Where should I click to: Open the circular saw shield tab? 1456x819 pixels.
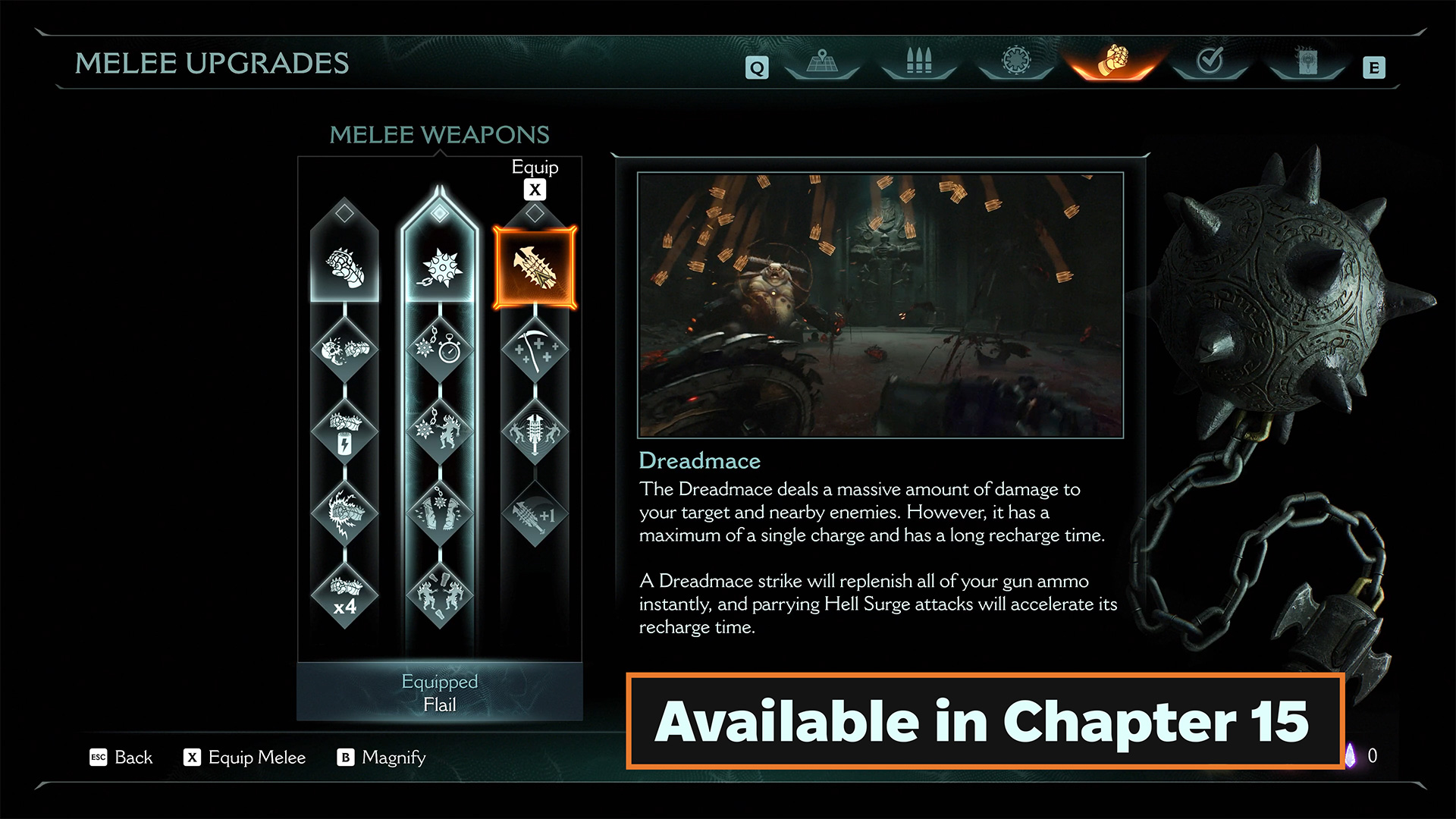click(x=1015, y=62)
